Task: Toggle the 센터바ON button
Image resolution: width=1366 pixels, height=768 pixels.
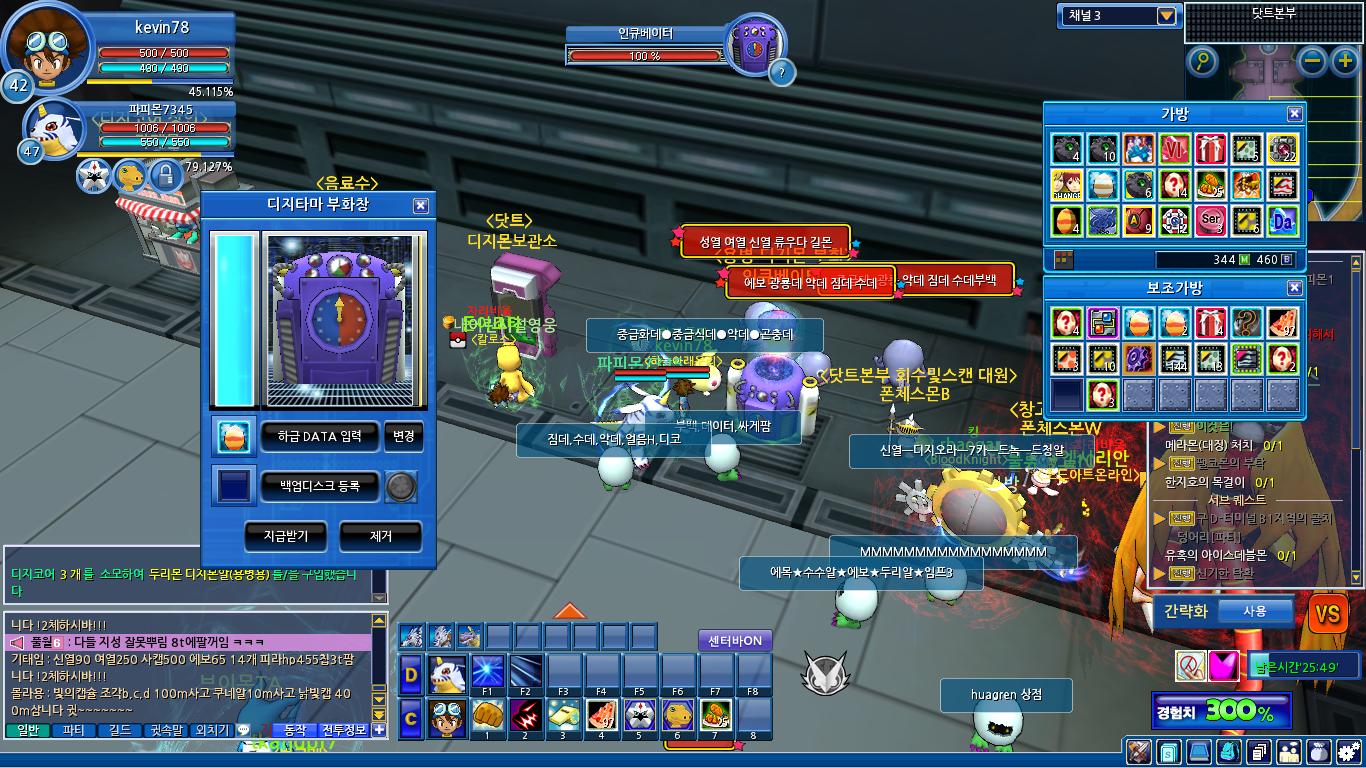Action: click(735, 640)
